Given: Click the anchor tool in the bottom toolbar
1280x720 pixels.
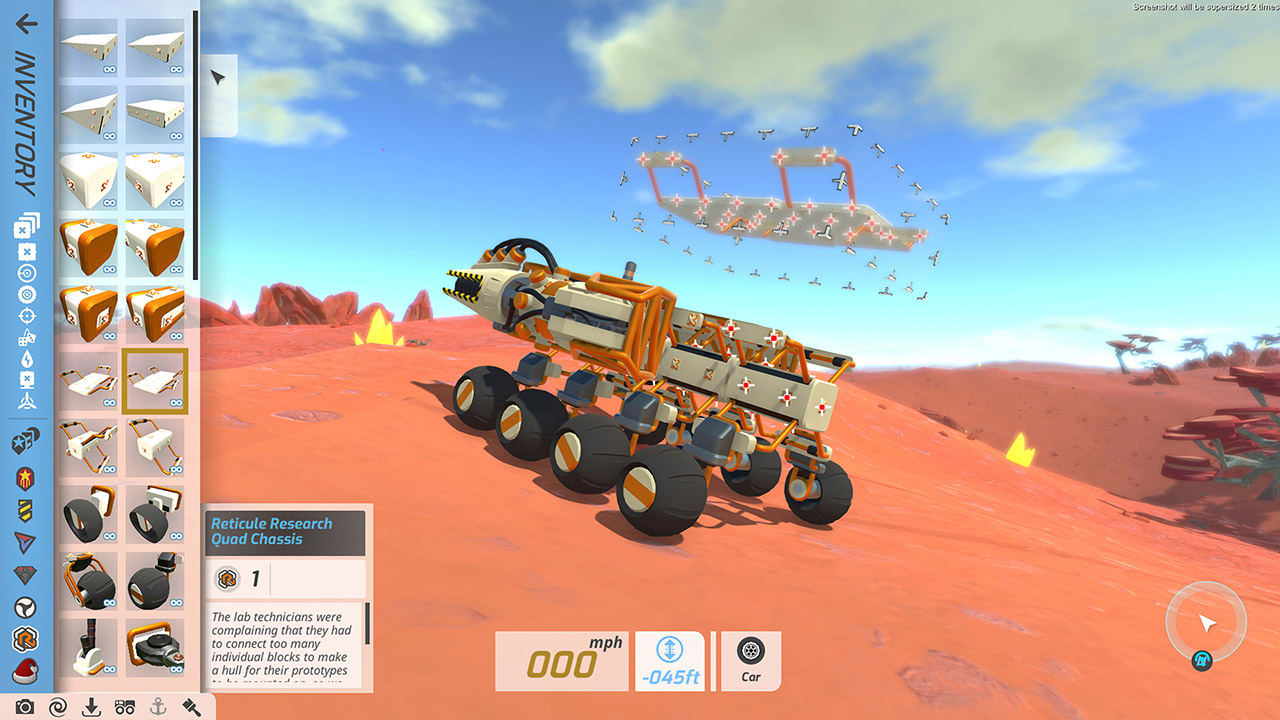Looking at the screenshot, I should click(x=159, y=706).
